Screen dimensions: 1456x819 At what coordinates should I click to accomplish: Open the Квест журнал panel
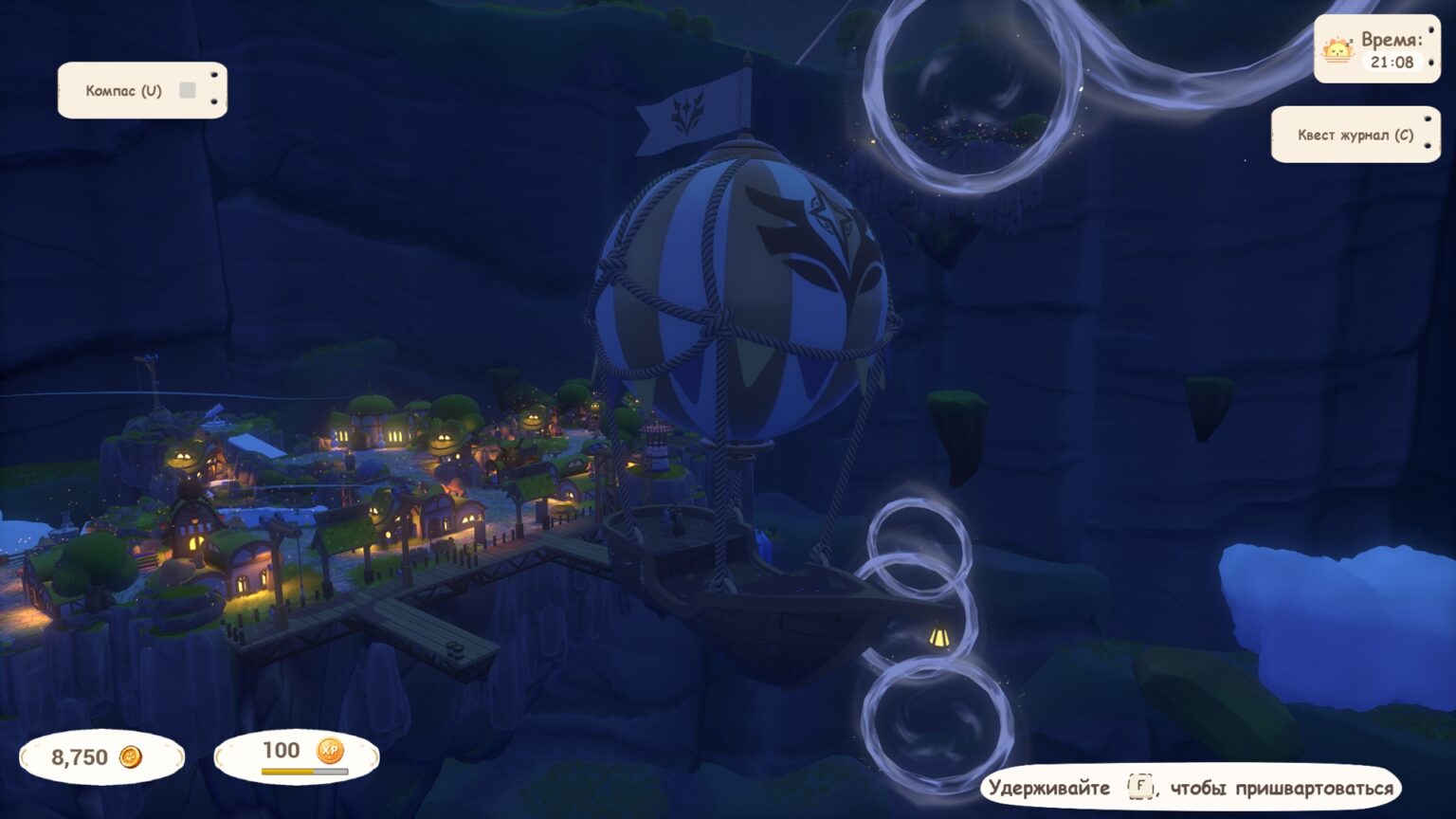coord(1355,135)
